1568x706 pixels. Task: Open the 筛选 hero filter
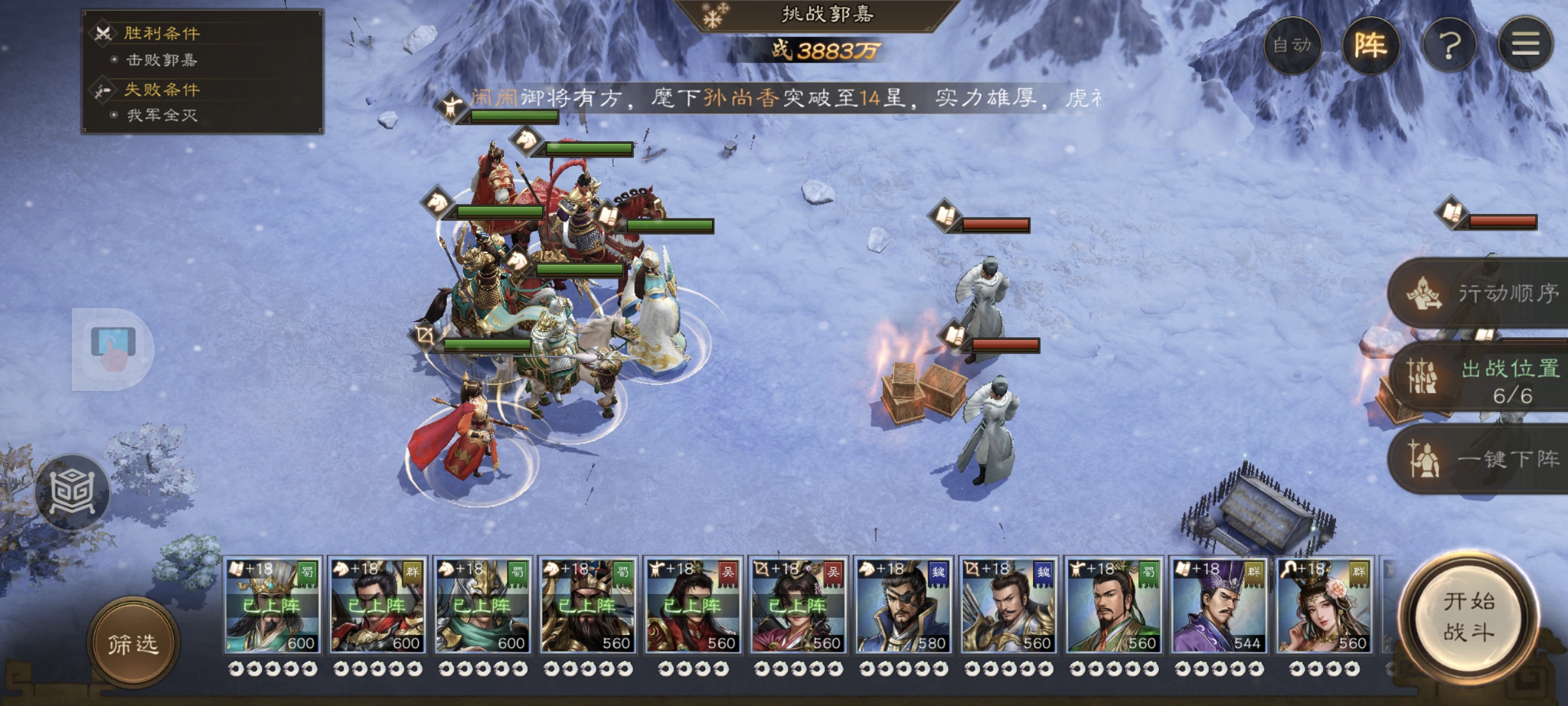tap(133, 644)
